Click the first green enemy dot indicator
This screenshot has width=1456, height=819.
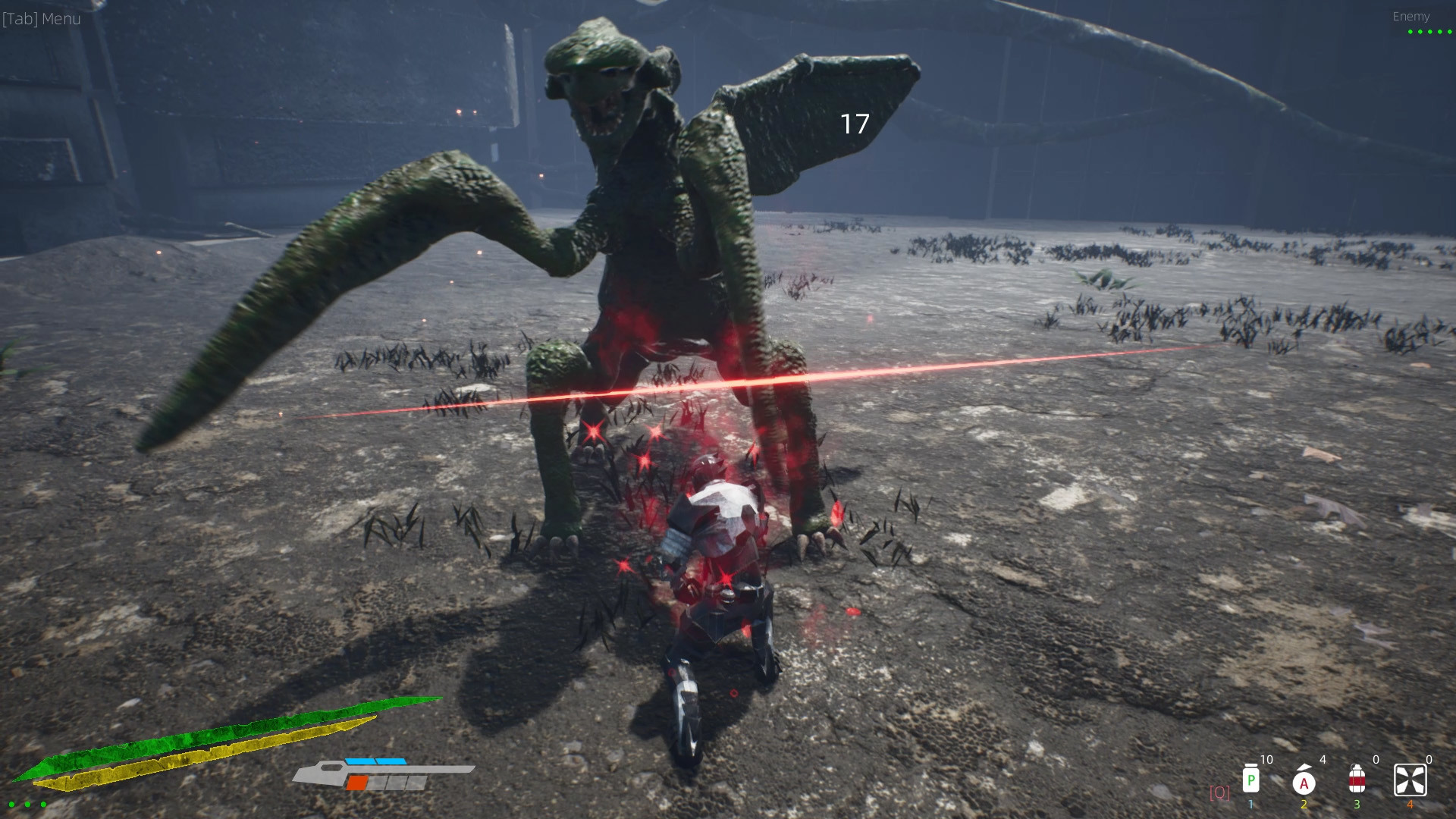click(x=1410, y=32)
